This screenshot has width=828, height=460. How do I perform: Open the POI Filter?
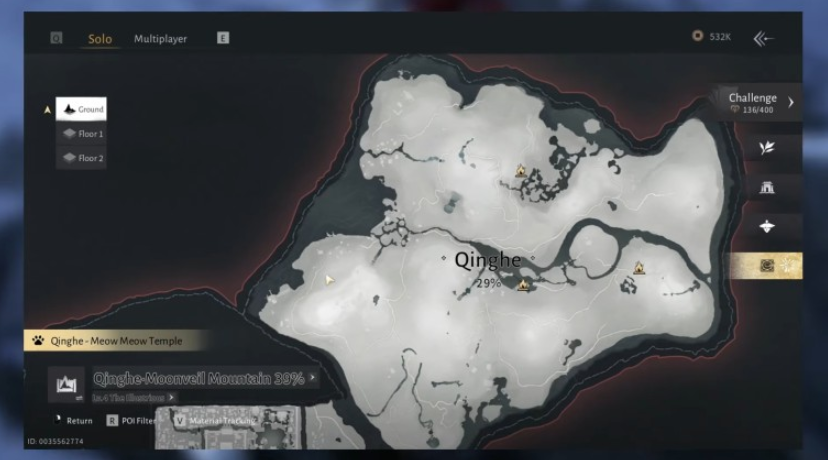[x=132, y=421]
